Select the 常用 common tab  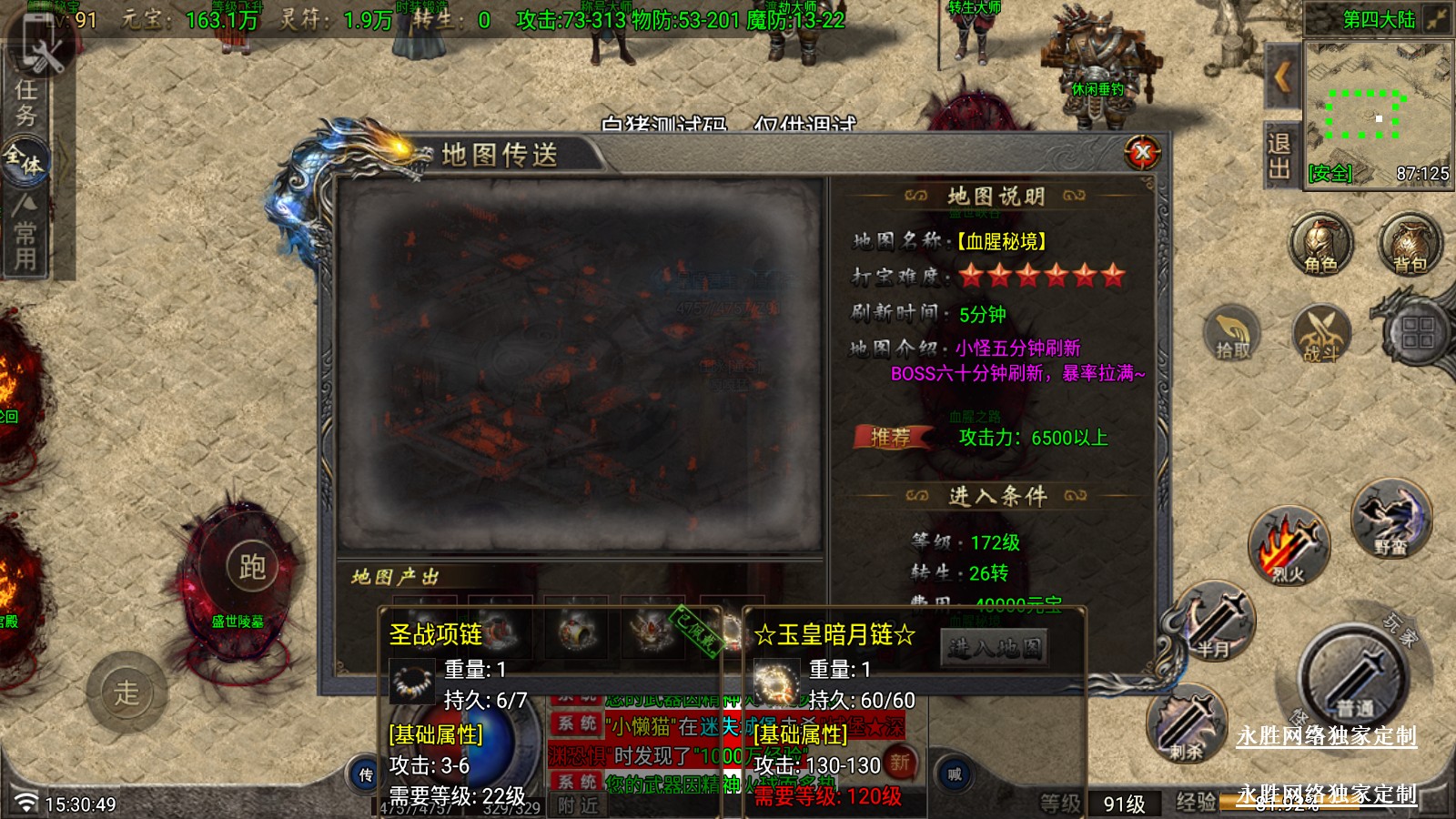[25, 235]
